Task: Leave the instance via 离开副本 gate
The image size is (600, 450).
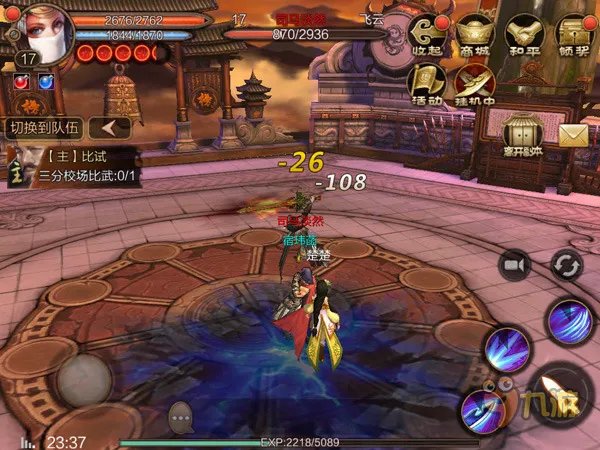Action: [x=524, y=136]
